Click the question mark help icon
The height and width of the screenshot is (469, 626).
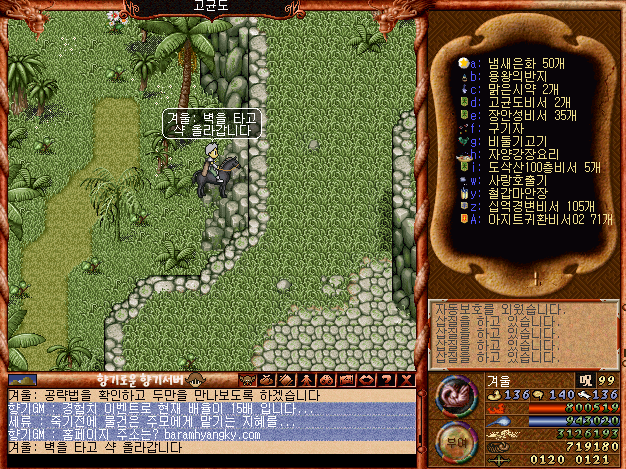pos(387,380)
